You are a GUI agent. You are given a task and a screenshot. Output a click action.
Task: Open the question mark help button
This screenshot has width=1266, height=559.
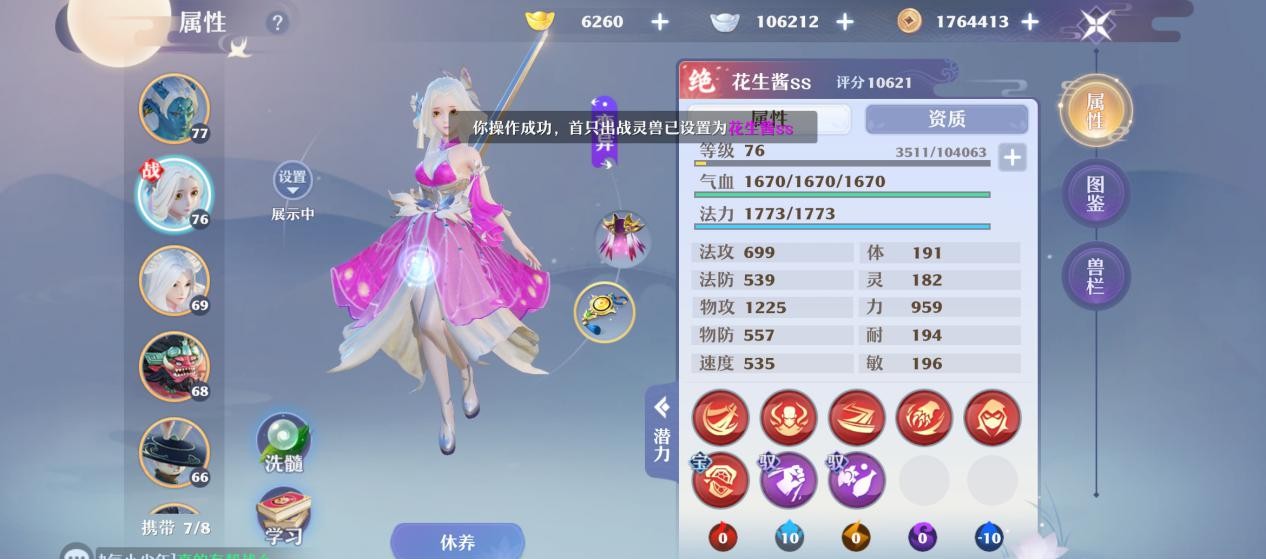click(277, 22)
